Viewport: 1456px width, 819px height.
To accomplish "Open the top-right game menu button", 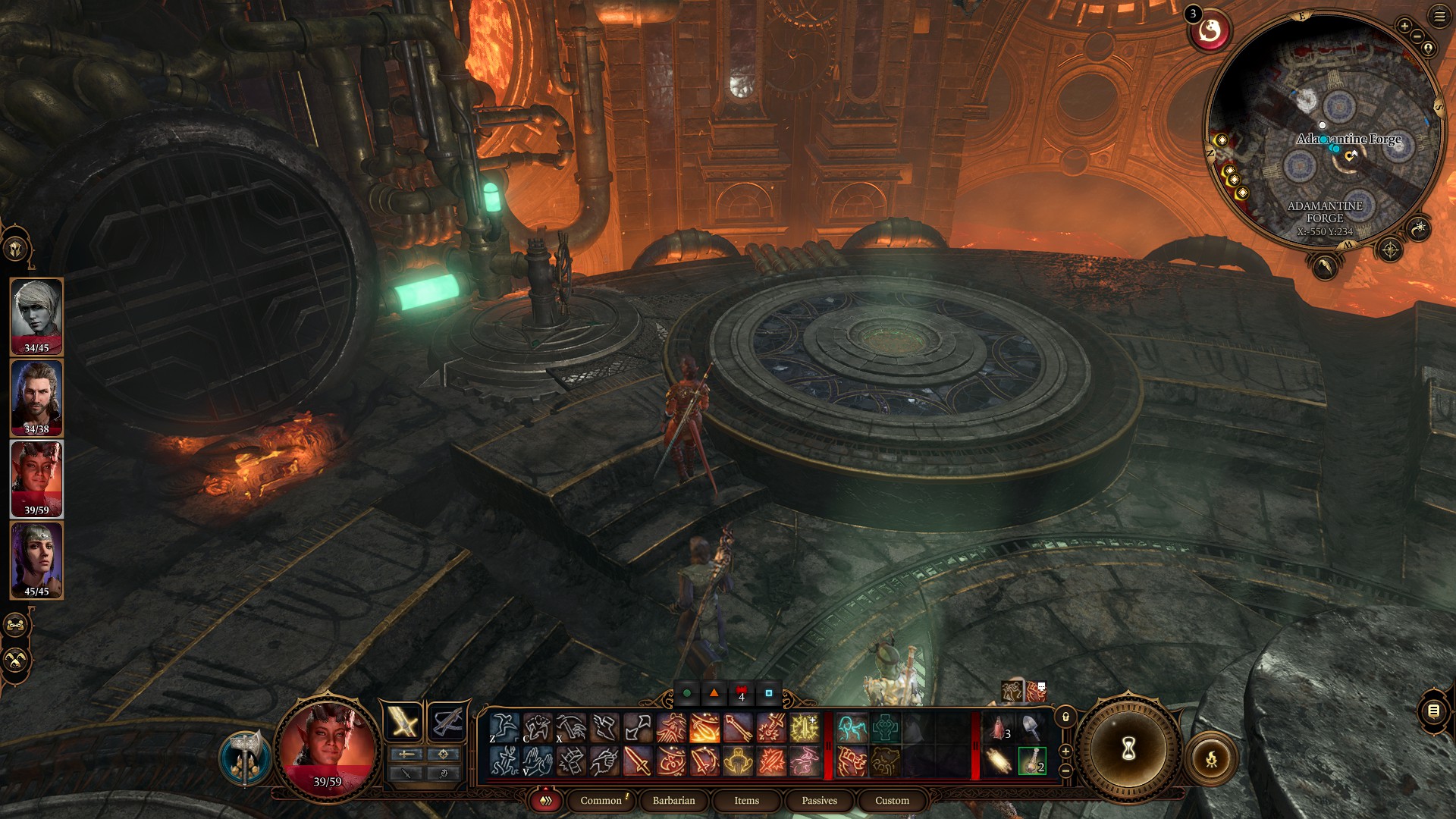I will pyautogui.click(x=1439, y=16).
